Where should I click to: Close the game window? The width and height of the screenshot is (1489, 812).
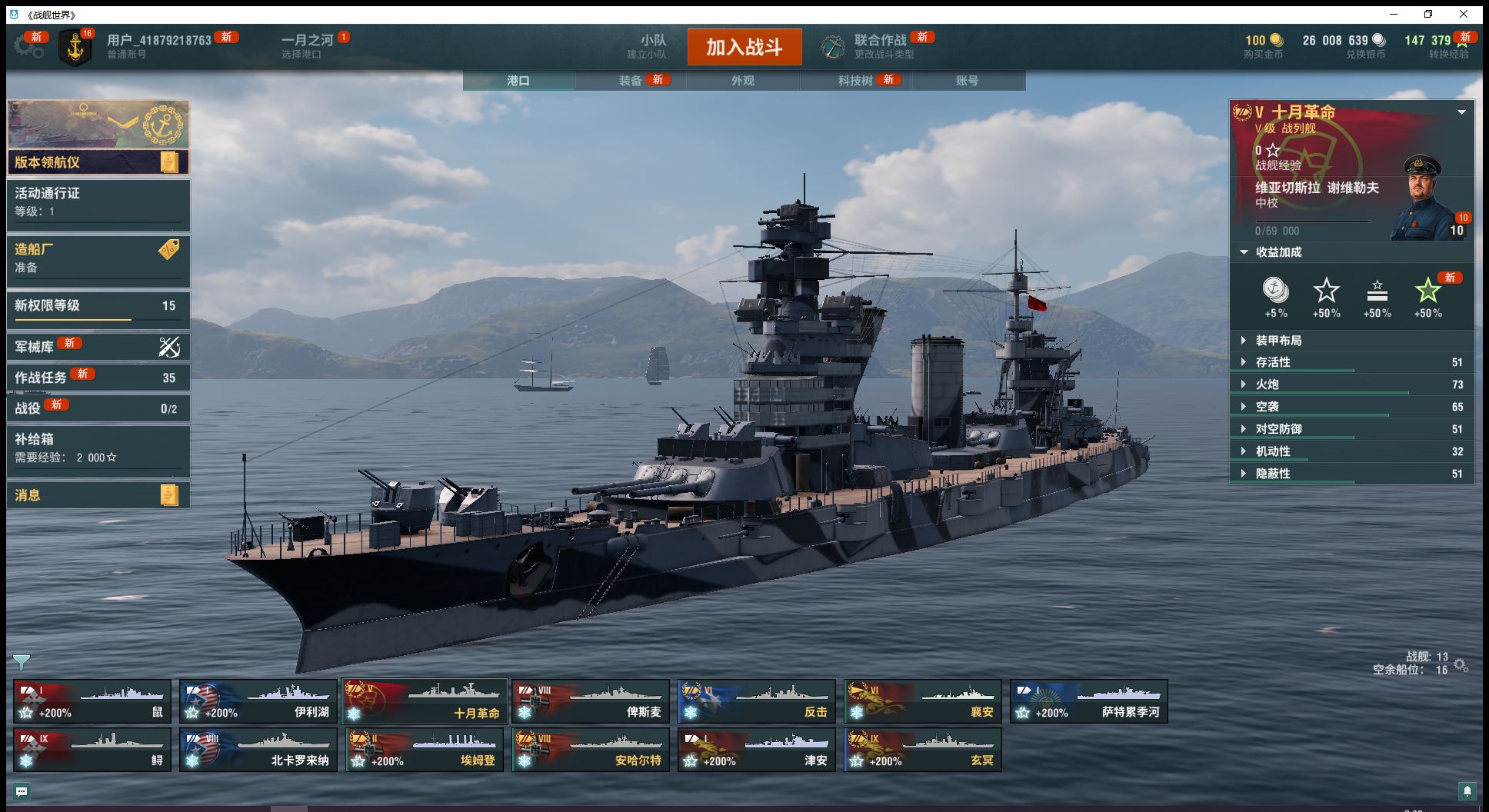(1464, 14)
